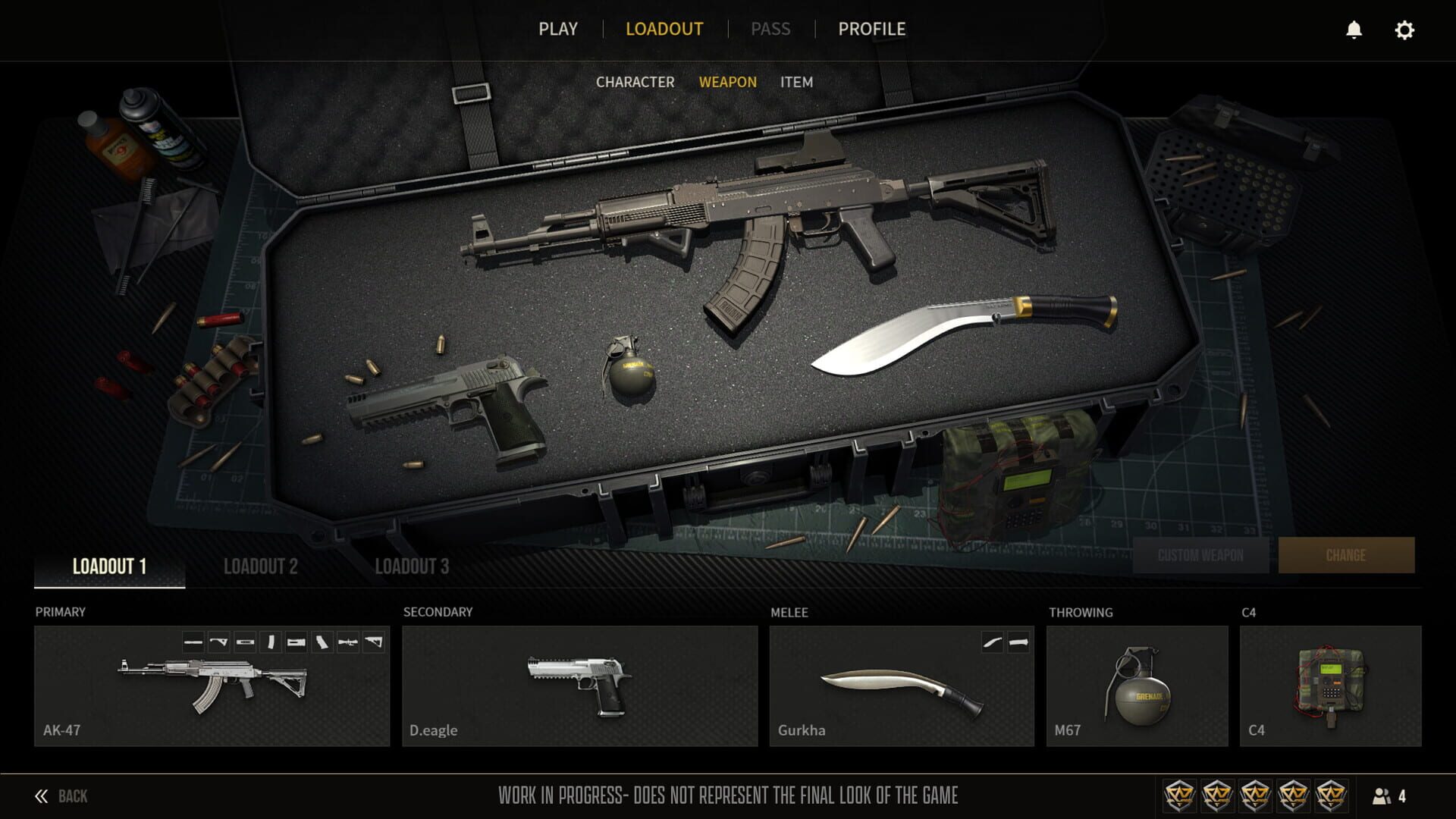Image resolution: width=1456 pixels, height=819 pixels.
Task: Select the kukri blade icon in the MELEE slot options
Action: pos(993,643)
